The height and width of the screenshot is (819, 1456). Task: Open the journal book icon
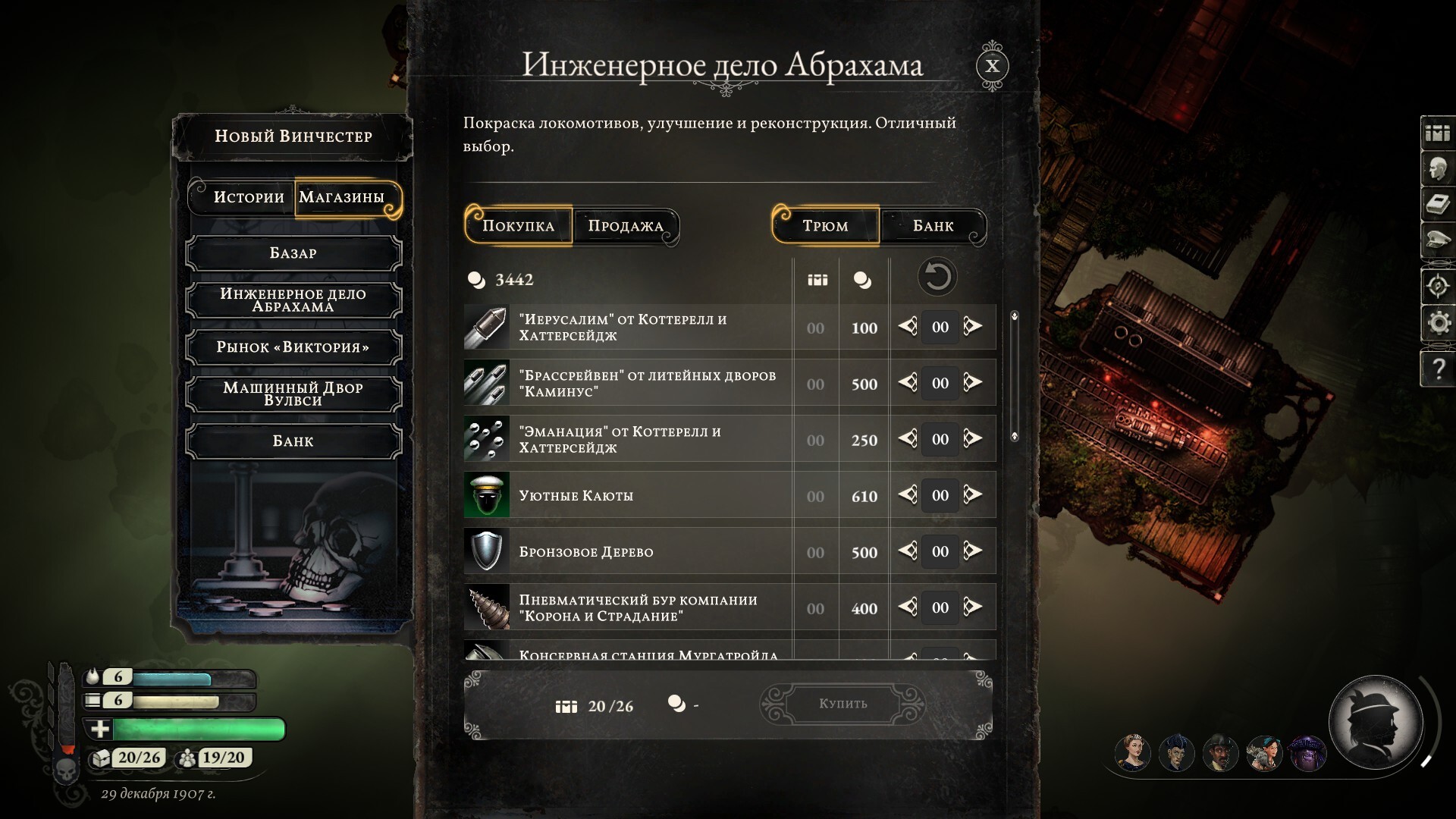click(1439, 205)
